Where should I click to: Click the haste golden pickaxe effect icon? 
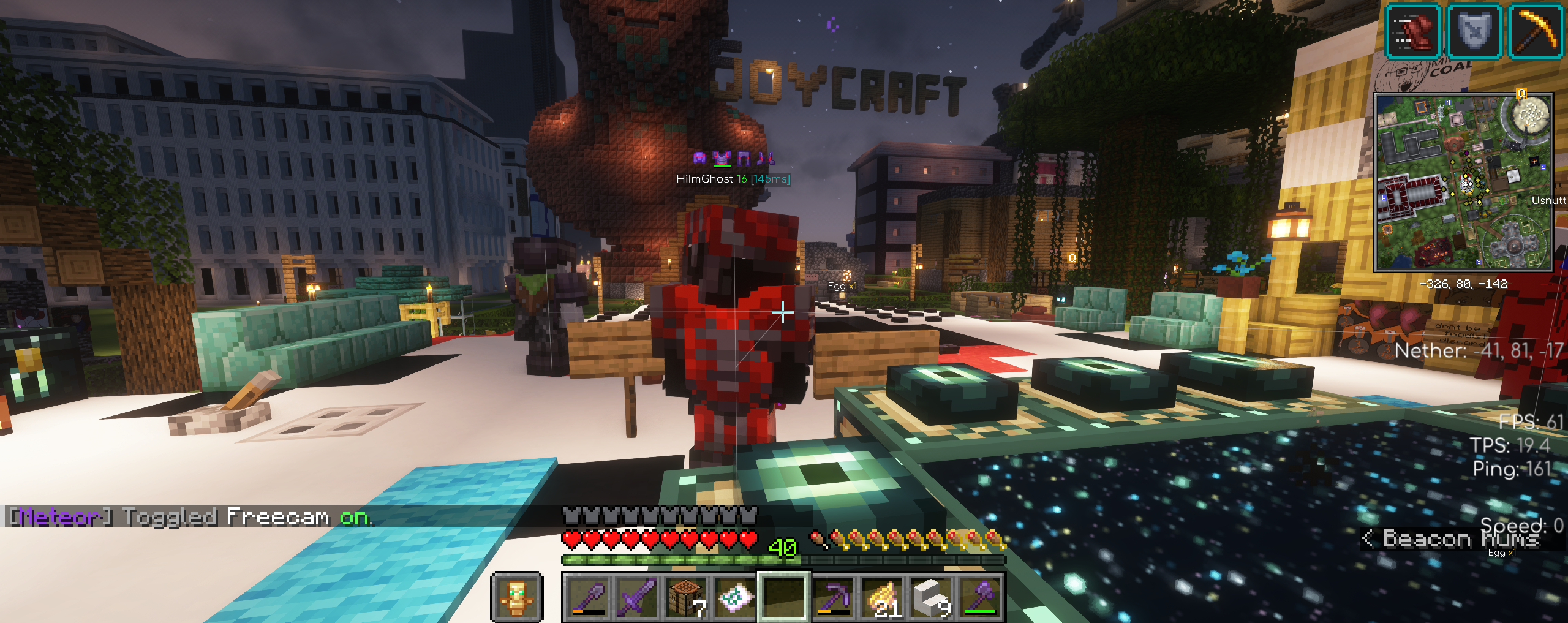pos(1536,31)
